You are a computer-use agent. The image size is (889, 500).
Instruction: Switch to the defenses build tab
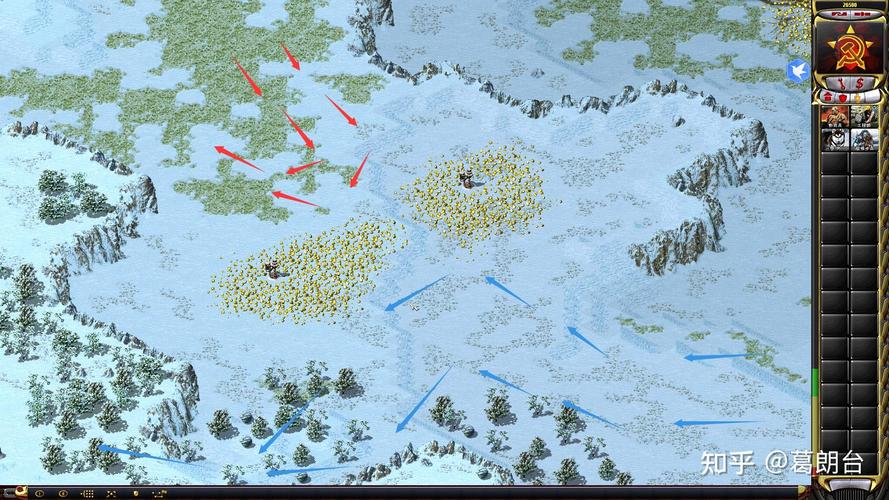point(842,97)
